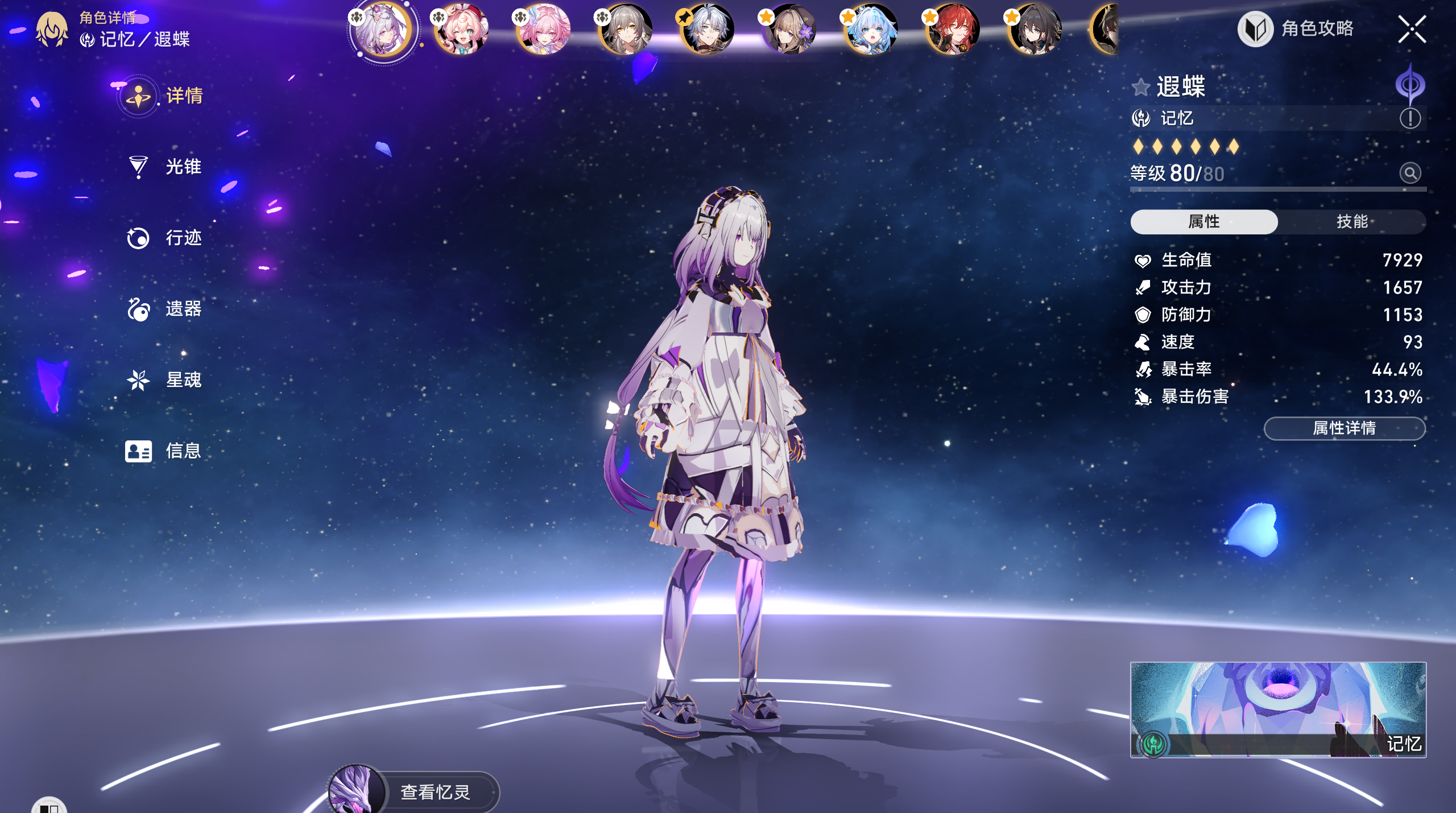Open the 光锥 light cone menu

coord(182,167)
